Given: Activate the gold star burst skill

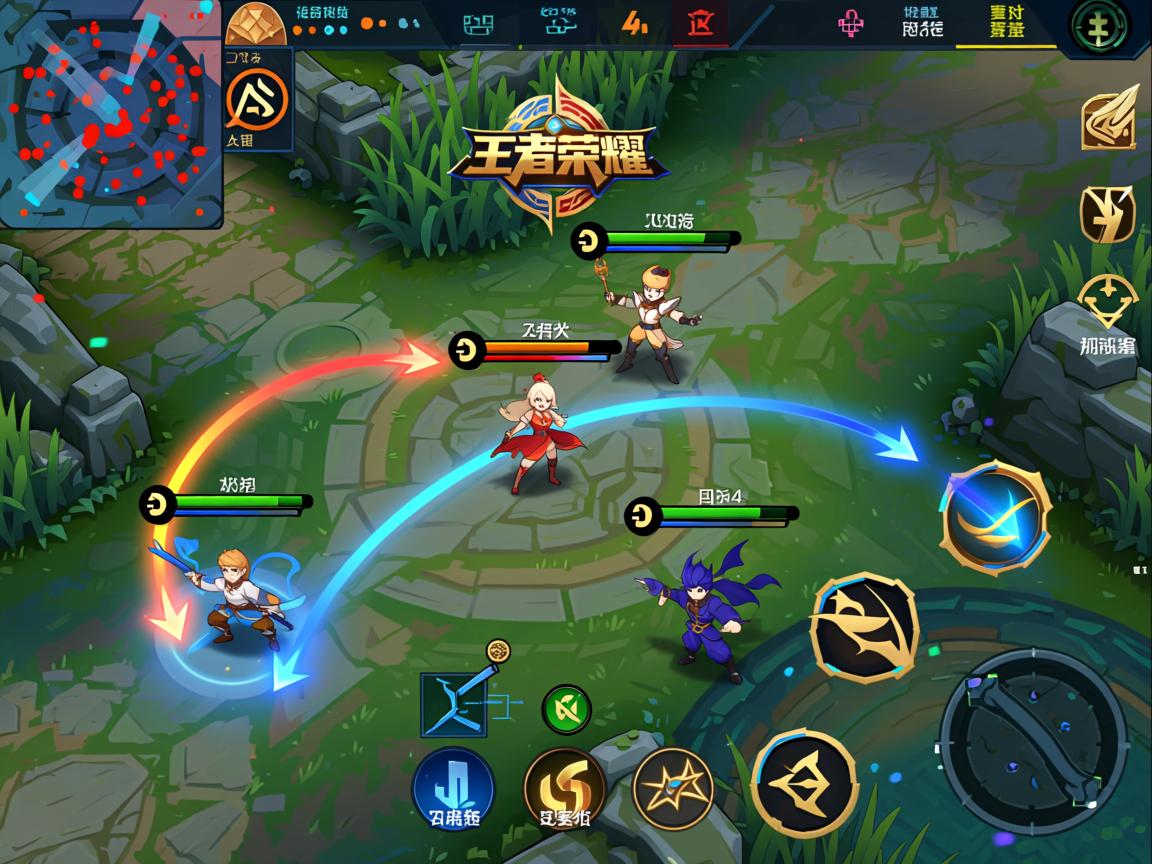Looking at the screenshot, I should pos(673,788).
